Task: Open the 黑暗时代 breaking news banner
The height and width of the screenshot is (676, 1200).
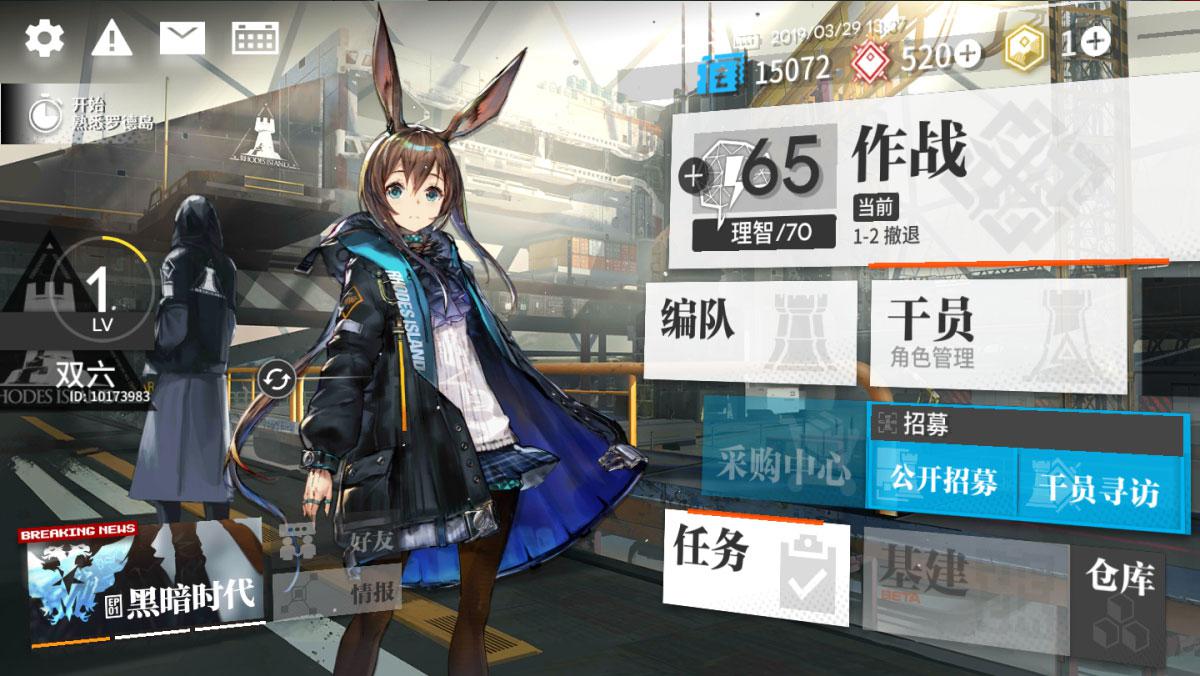Action: pos(140,580)
